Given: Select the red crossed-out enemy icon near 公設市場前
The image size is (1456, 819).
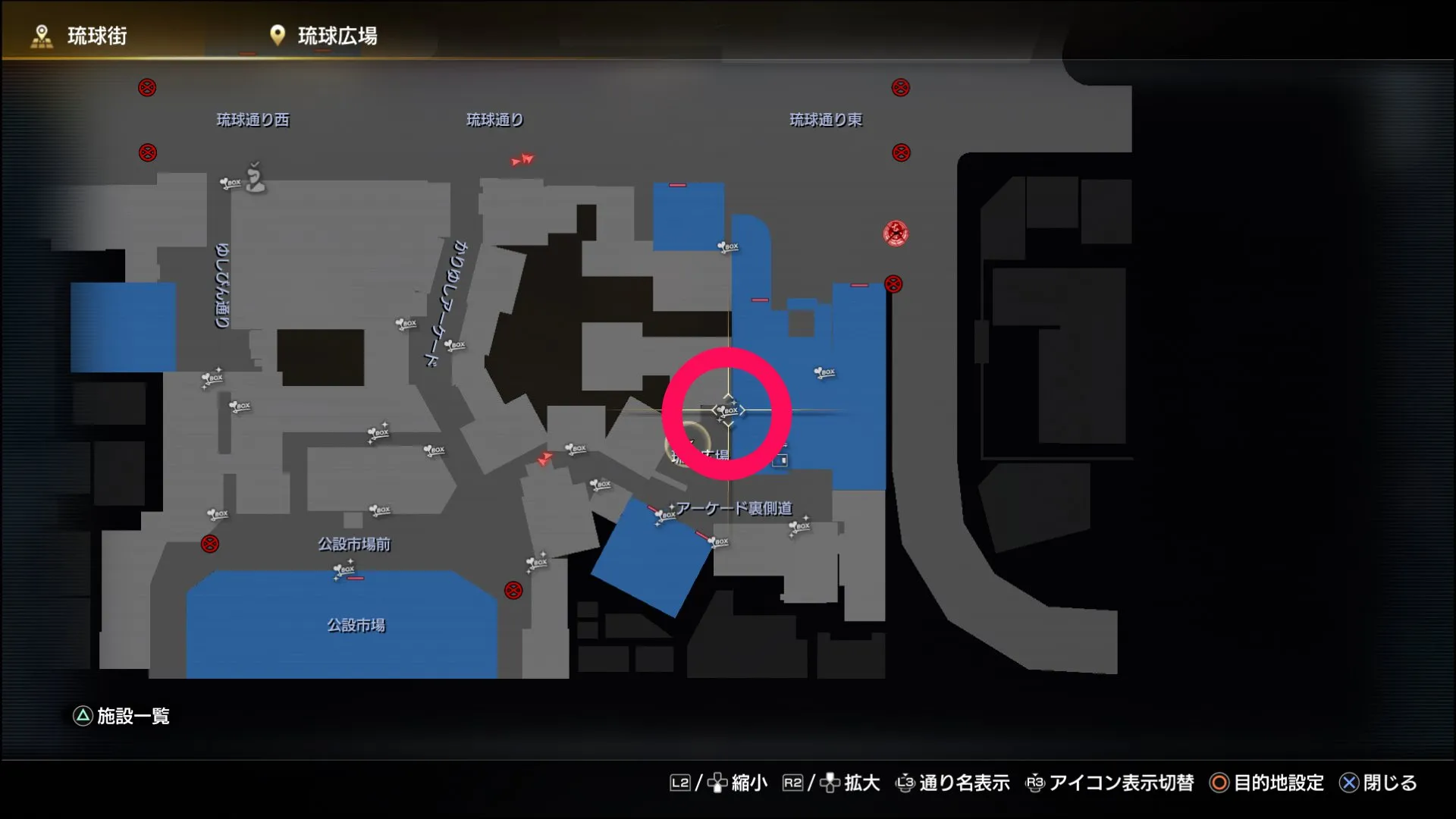Looking at the screenshot, I should point(209,543).
